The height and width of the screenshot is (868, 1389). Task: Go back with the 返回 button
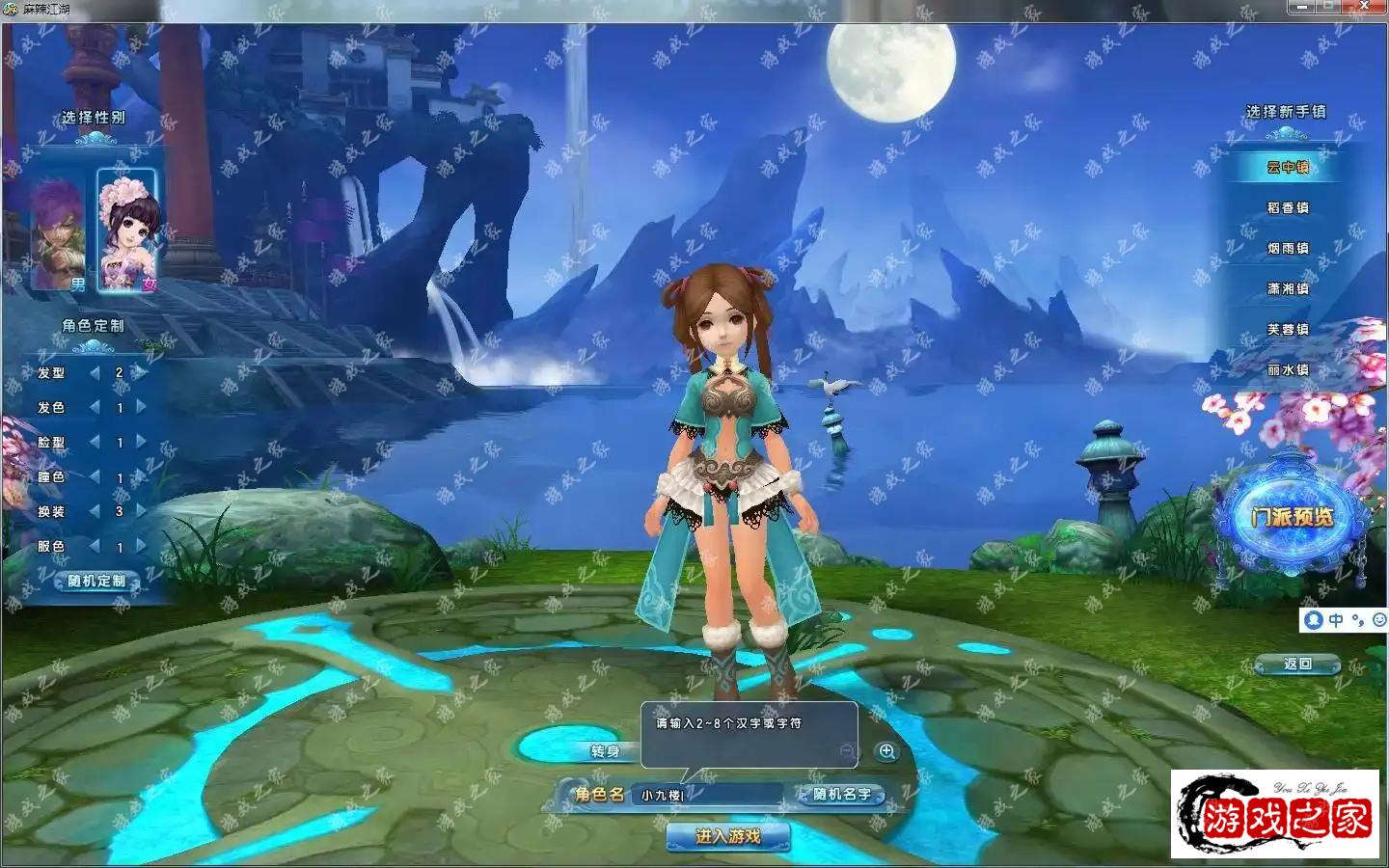(x=1297, y=664)
